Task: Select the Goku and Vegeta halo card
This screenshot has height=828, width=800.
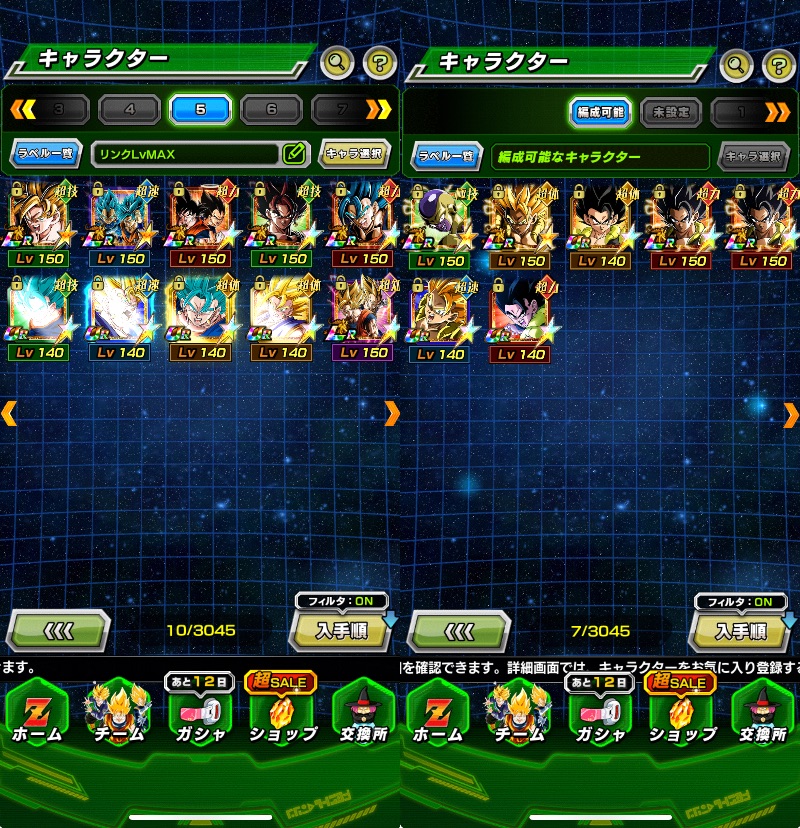Action: pos(200,224)
